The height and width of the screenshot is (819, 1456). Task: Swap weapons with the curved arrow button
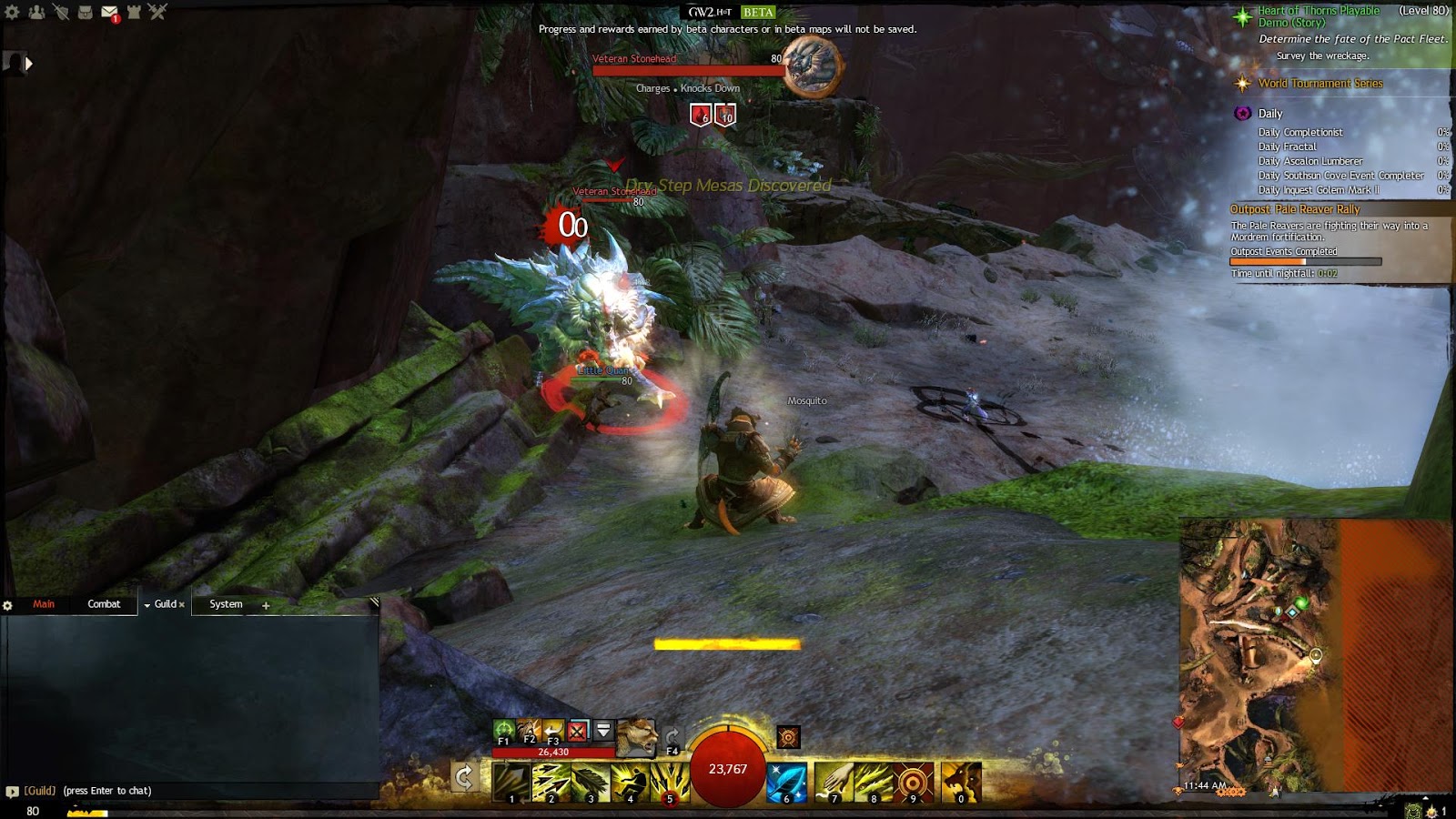coord(464,777)
